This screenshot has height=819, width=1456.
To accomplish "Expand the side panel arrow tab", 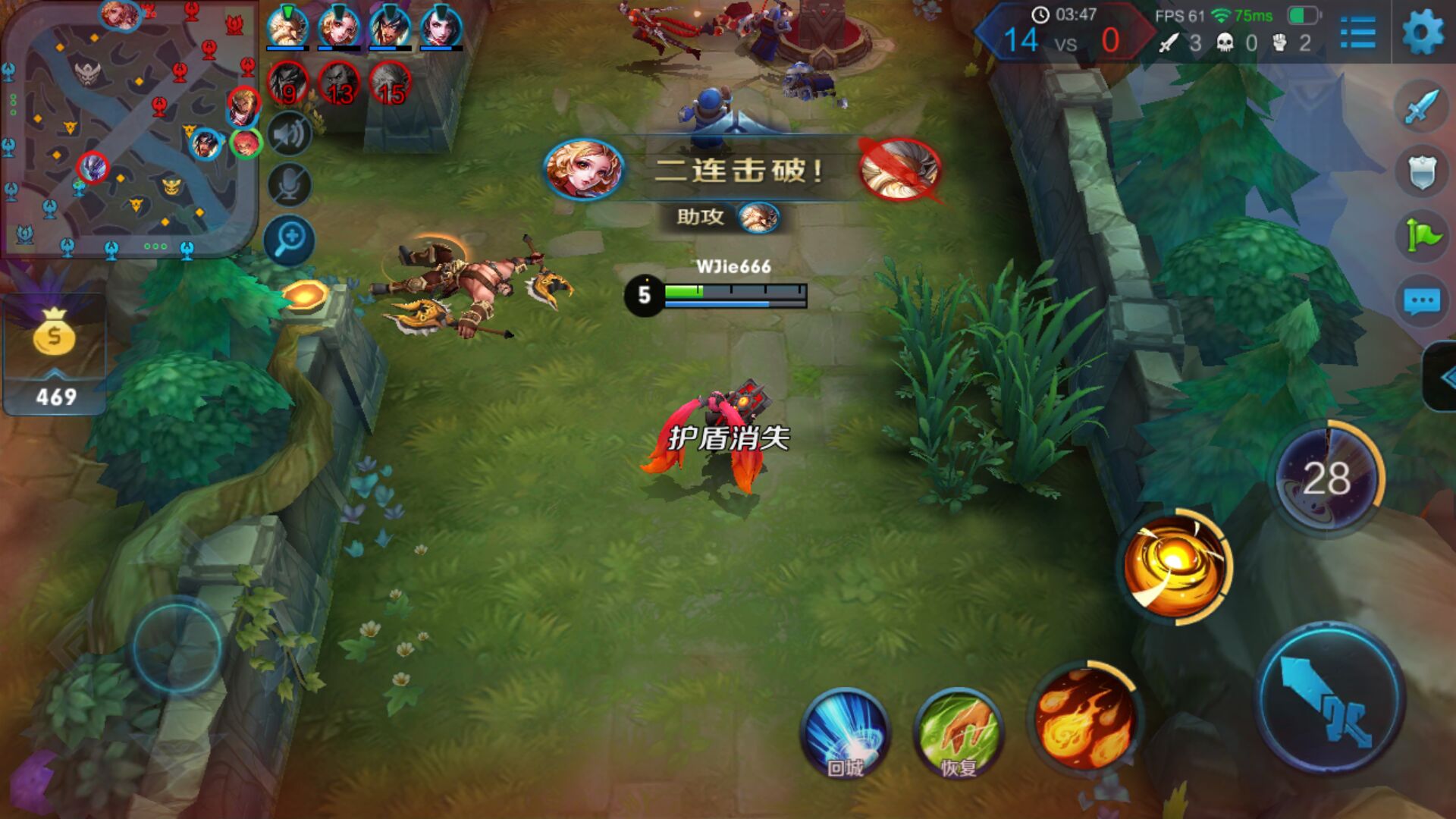I will click(x=1442, y=377).
